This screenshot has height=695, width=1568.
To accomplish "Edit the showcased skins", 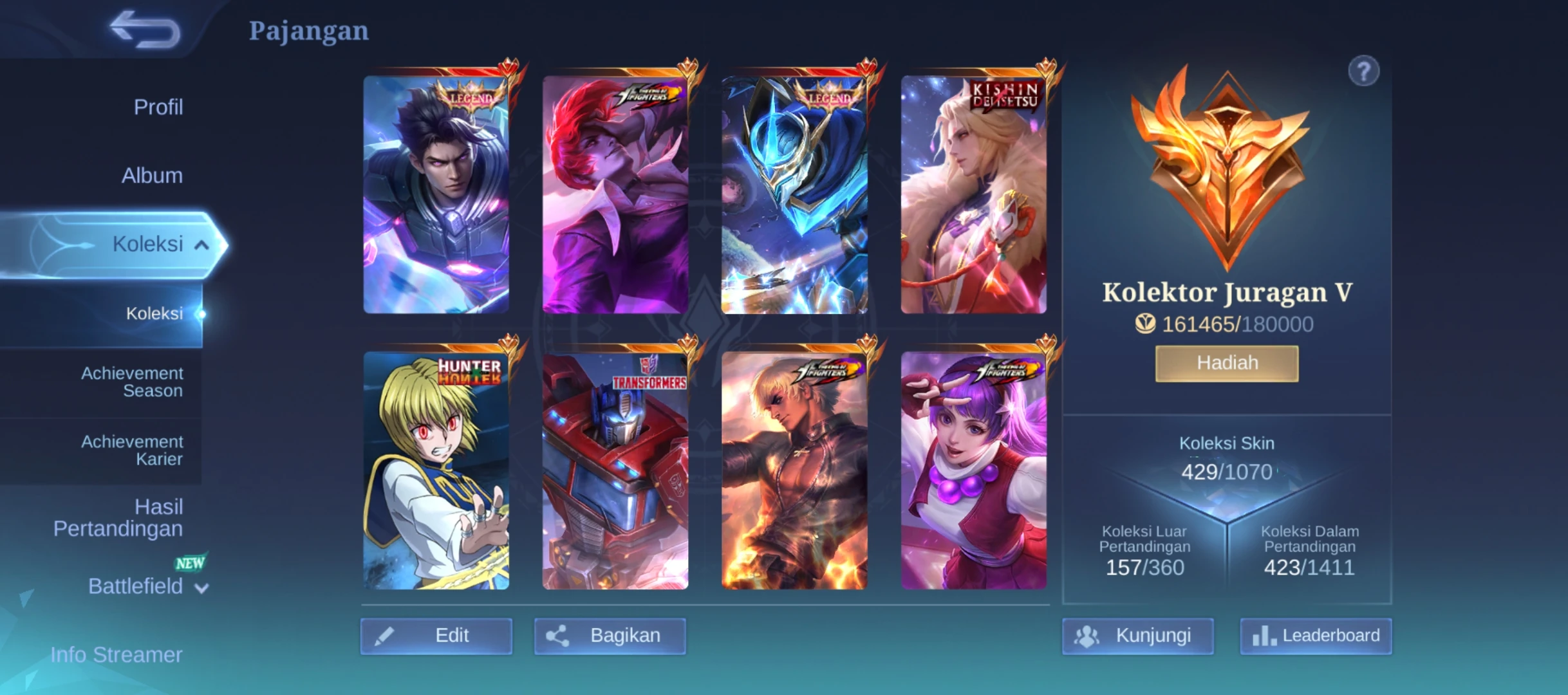I will click(x=436, y=636).
